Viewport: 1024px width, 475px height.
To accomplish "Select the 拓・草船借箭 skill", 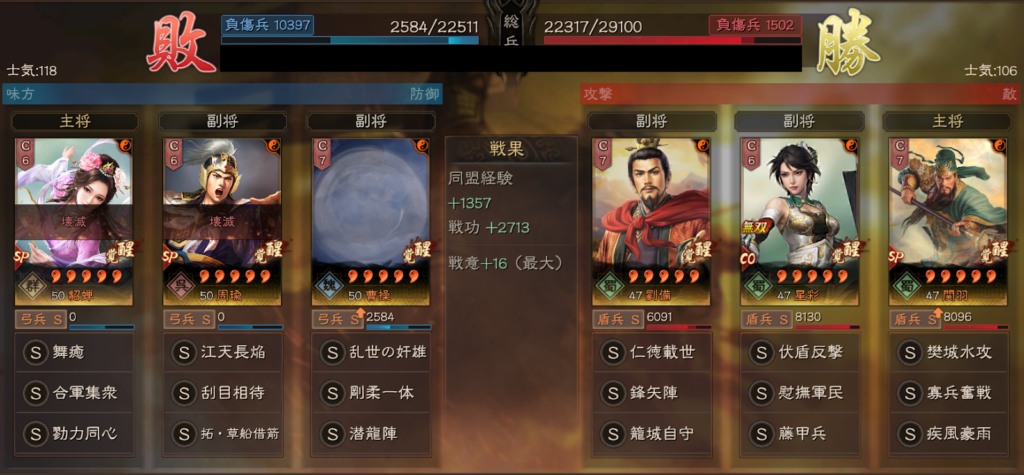I will pyautogui.click(x=222, y=434).
